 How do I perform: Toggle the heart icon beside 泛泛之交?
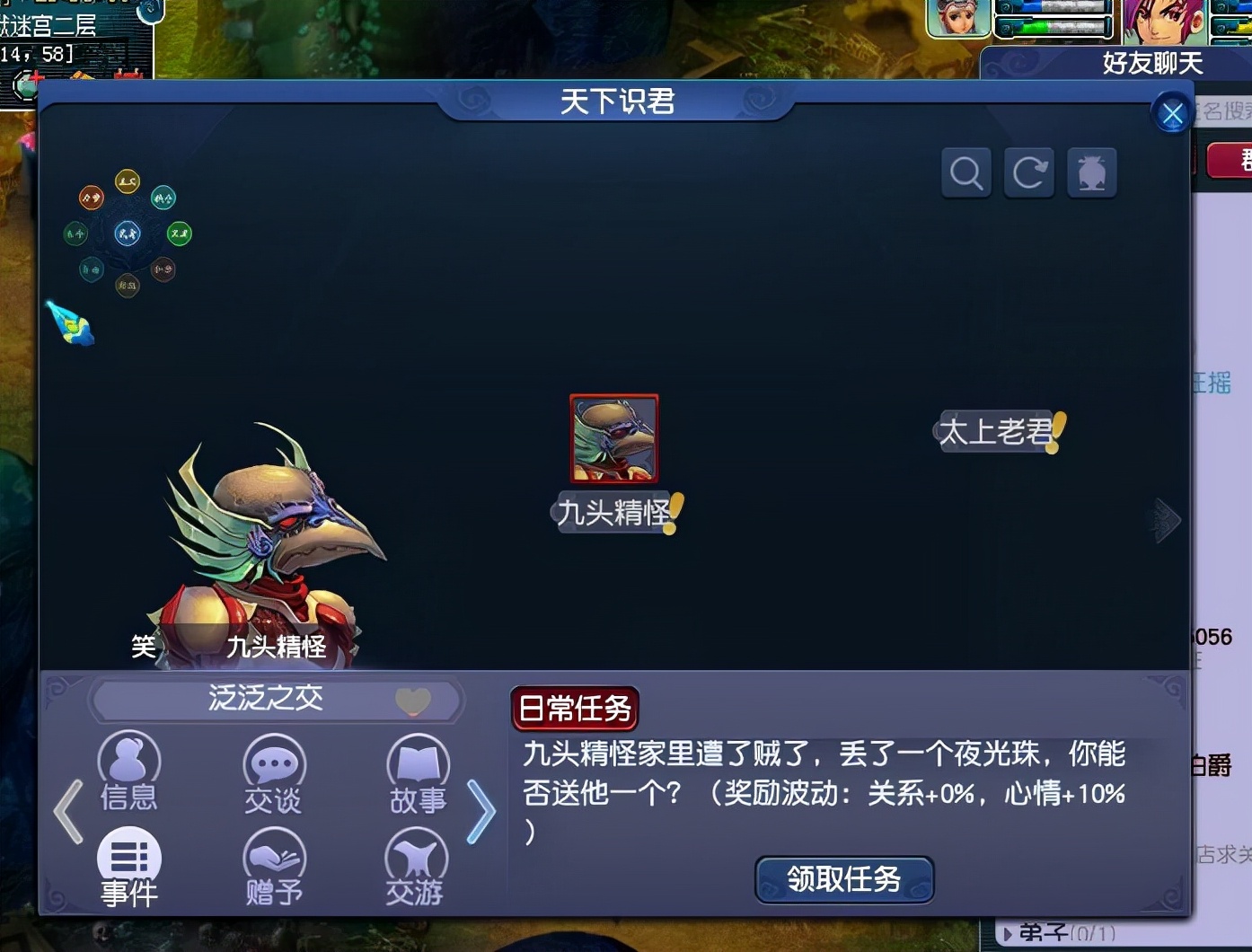point(412,702)
